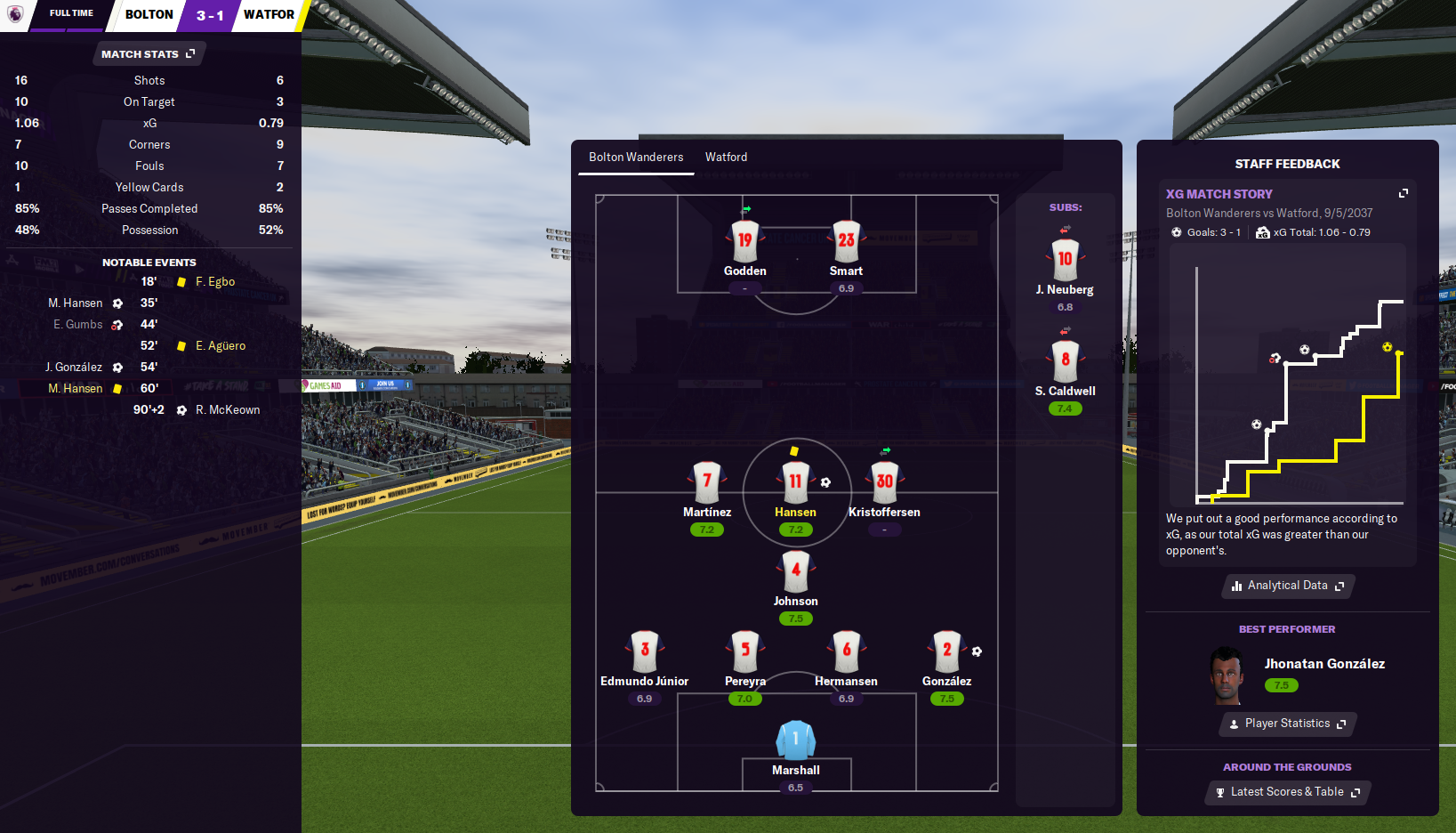Image resolution: width=1456 pixels, height=833 pixels.
Task: Pick right-back González's shirt
Action: (946, 651)
